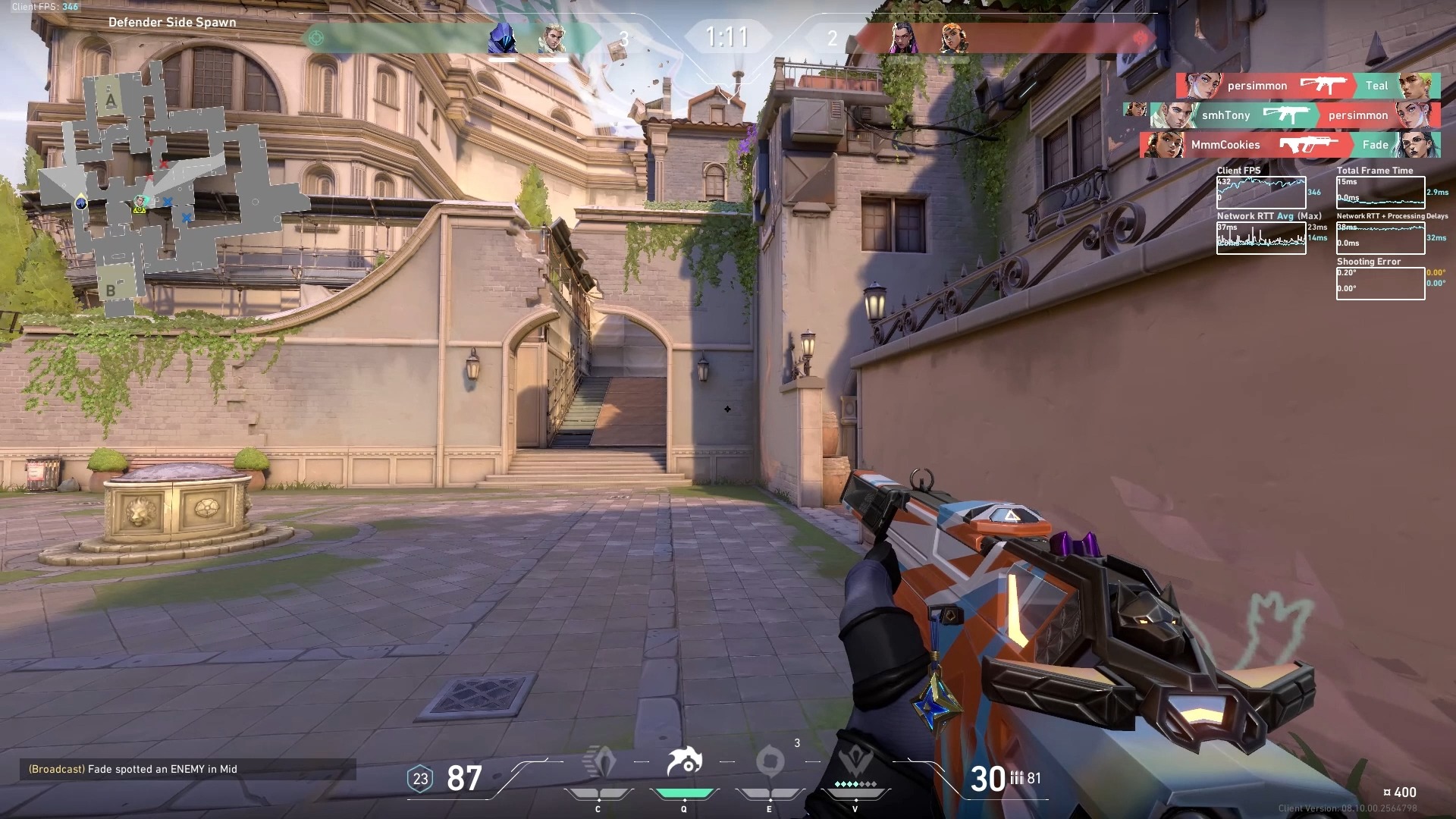Image resolution: width=1456 pixels, height=819 pixels.
Task: Select the hooded Omen teammate portrait
Action: (x=502, y=38)
